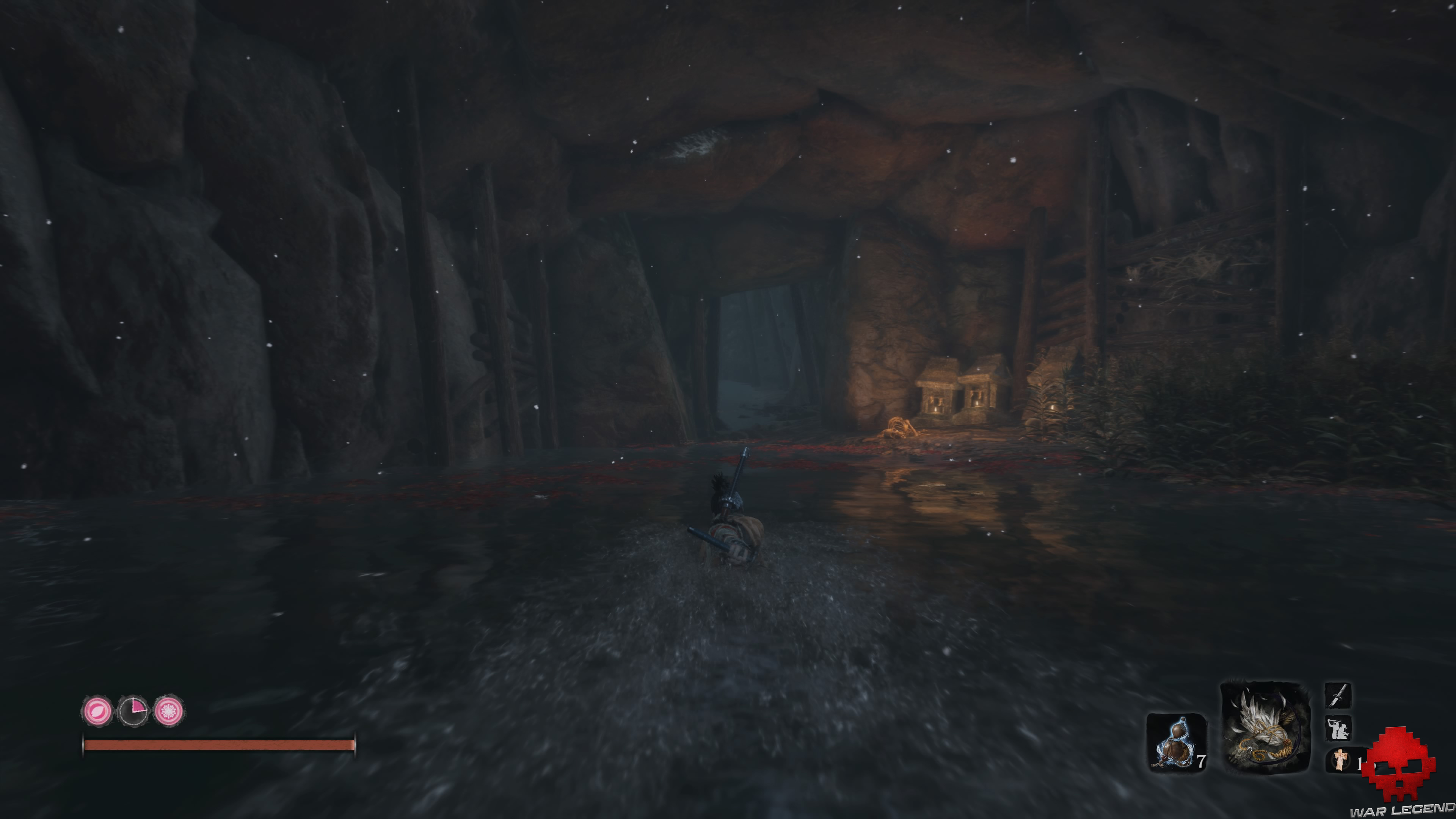The image size is (1456, 819).
Task: Click the buff duration clock icon
Action: coord(134,711)
